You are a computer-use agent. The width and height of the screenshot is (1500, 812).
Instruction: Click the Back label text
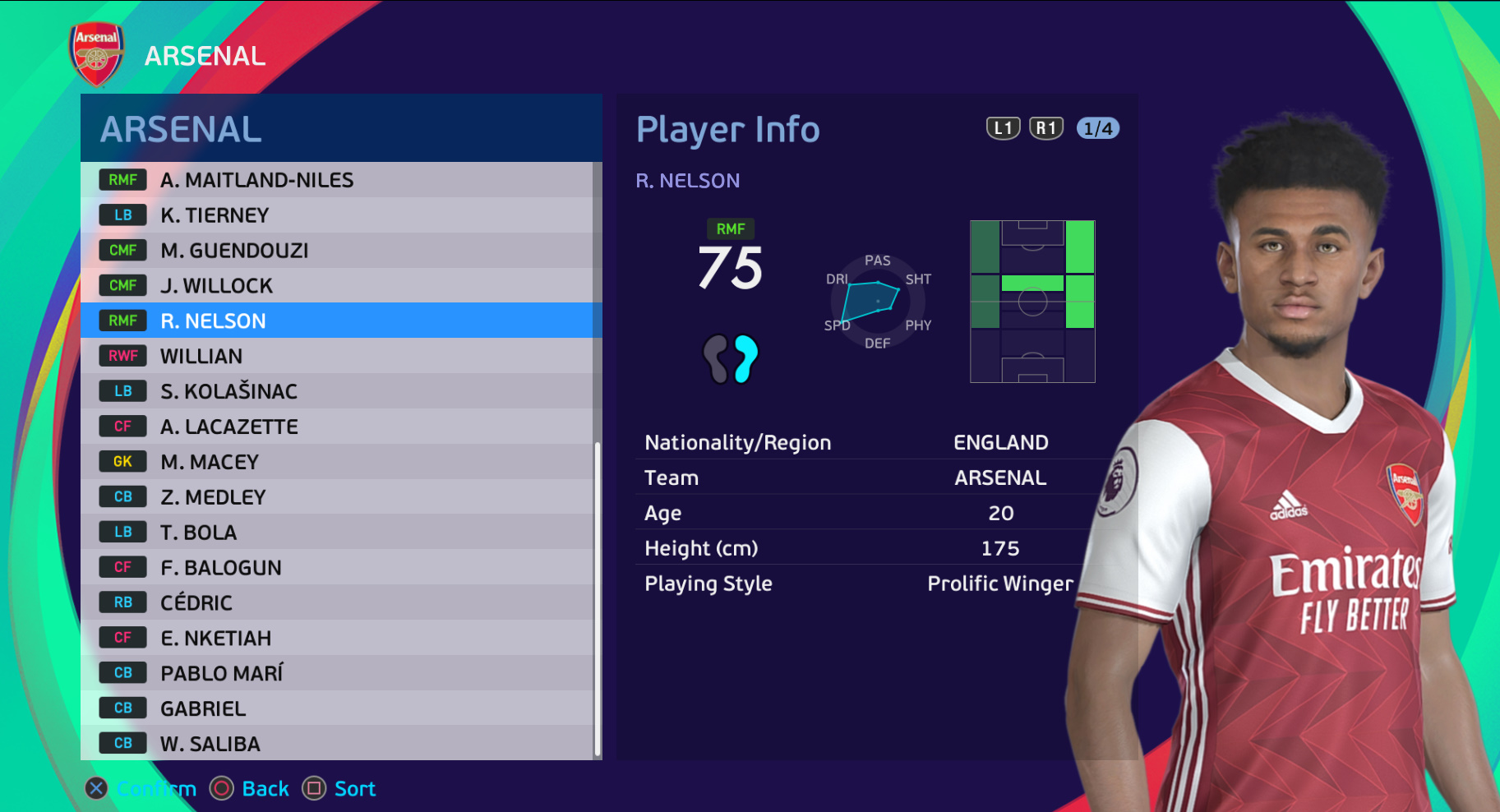265,789
